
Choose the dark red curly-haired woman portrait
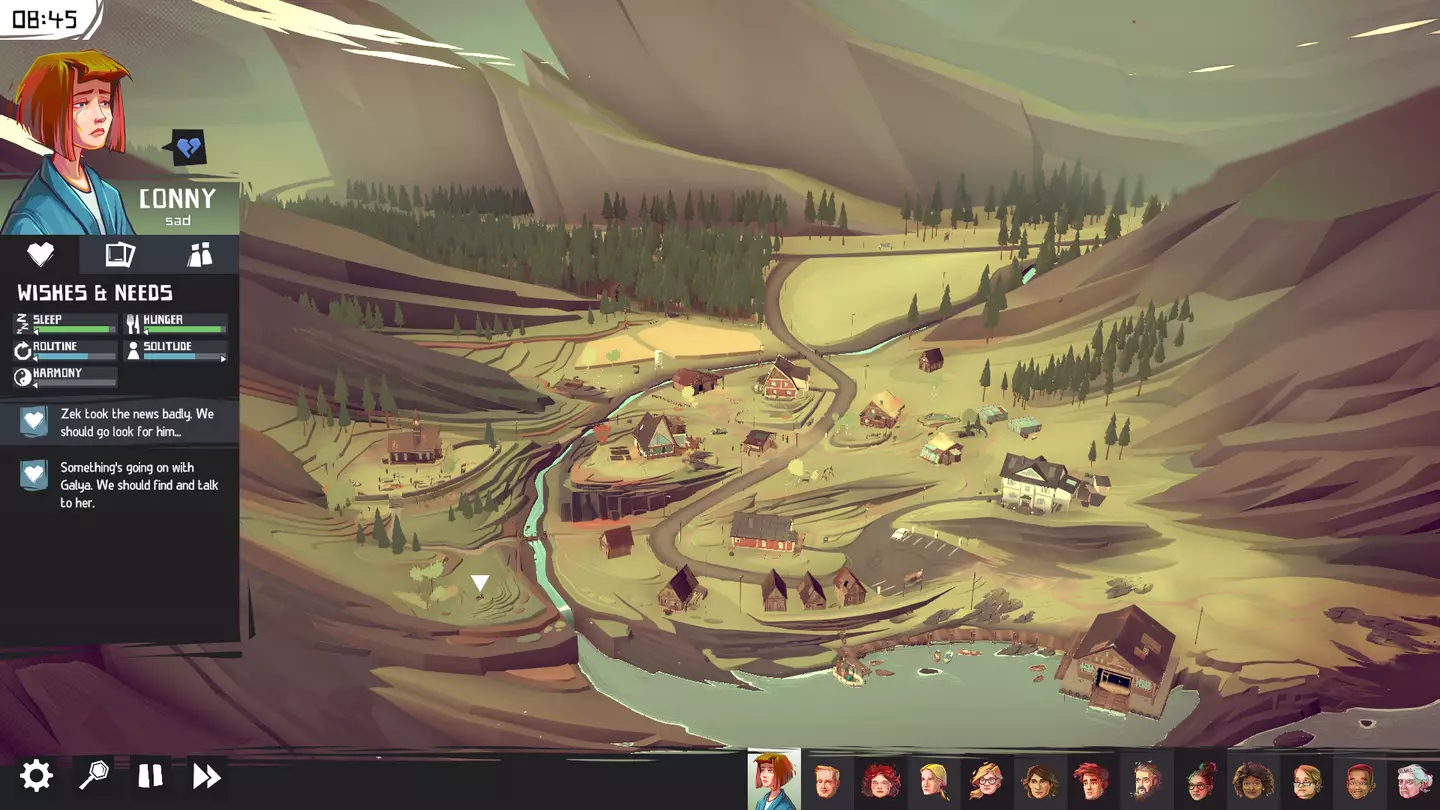tap(880, 781)
